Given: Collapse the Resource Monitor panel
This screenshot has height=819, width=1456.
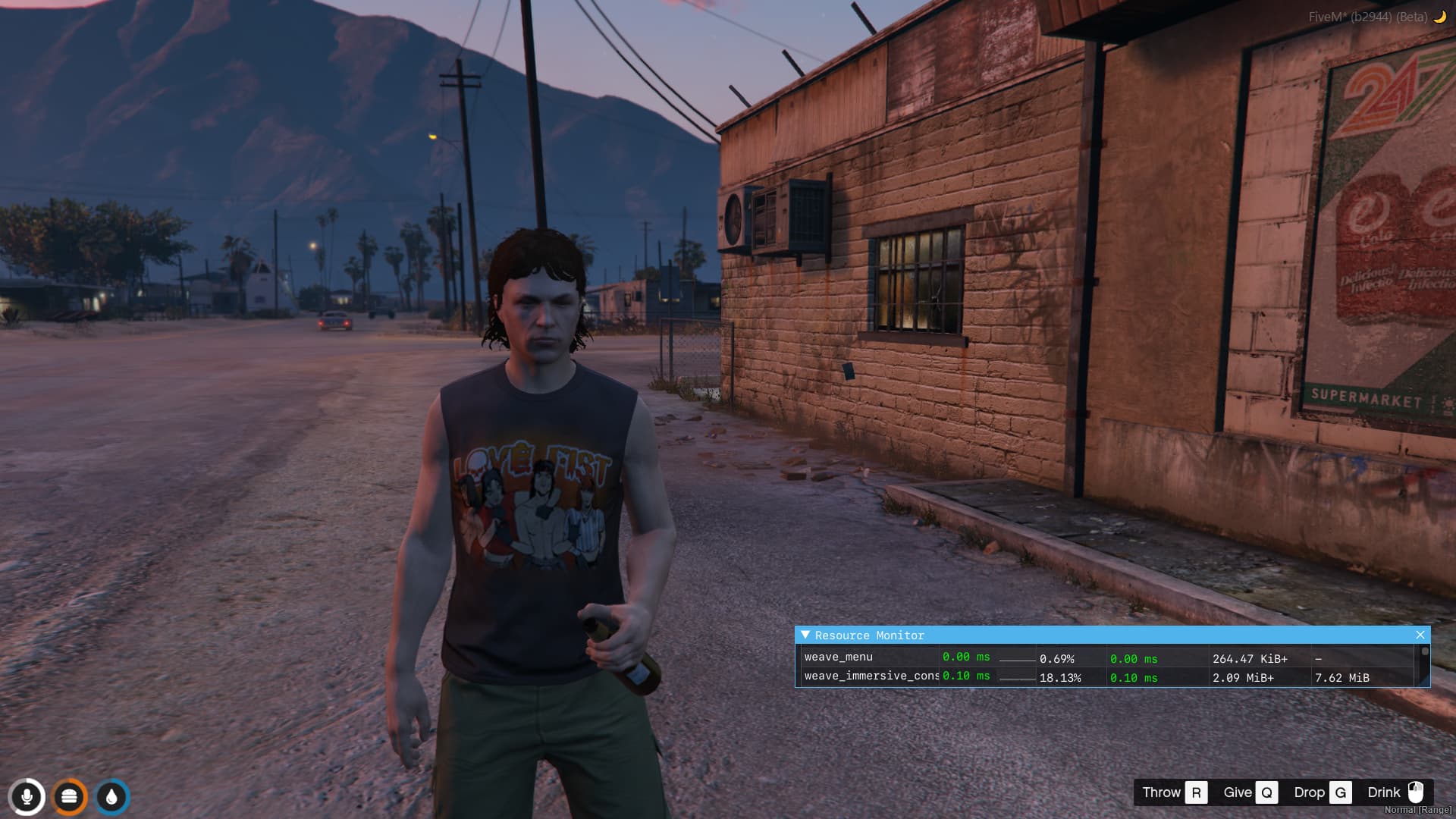Looking at the screenshot, I should [805, 635].
